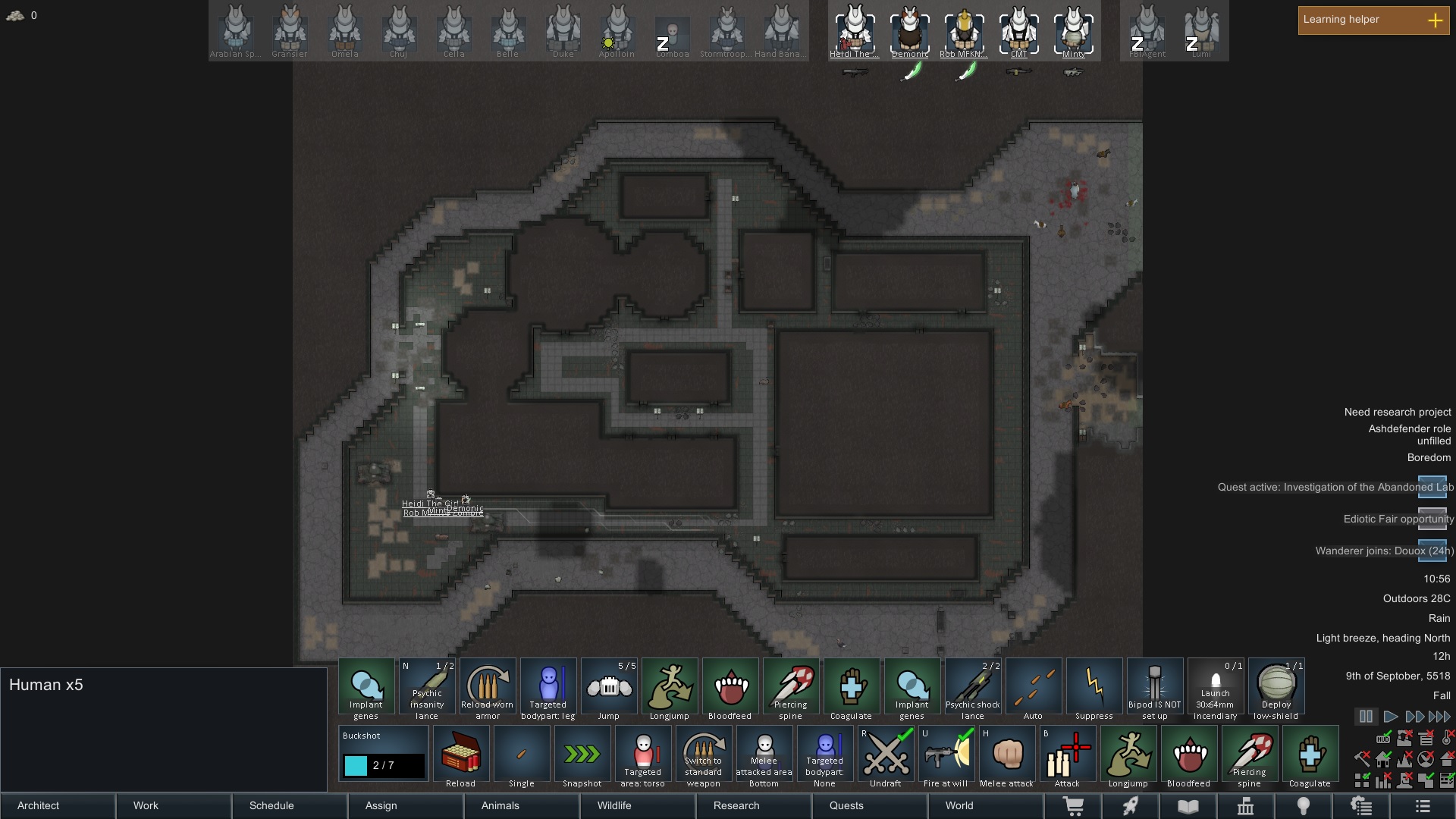This screenshot has width=1456, height=819.
Task: Activate the Psychic insanity lance ability
Action: [x=427, y=689]
